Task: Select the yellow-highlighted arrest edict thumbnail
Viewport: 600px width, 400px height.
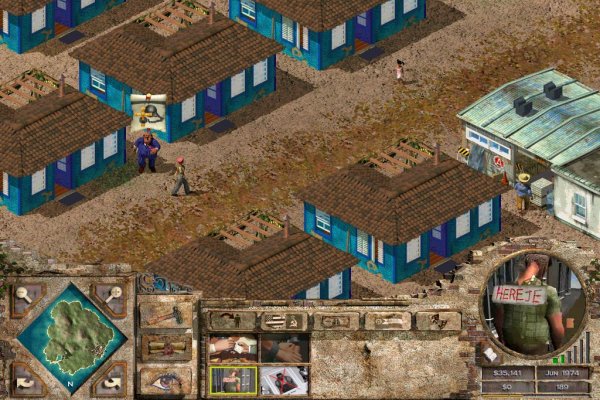Action: click(234, 380)
